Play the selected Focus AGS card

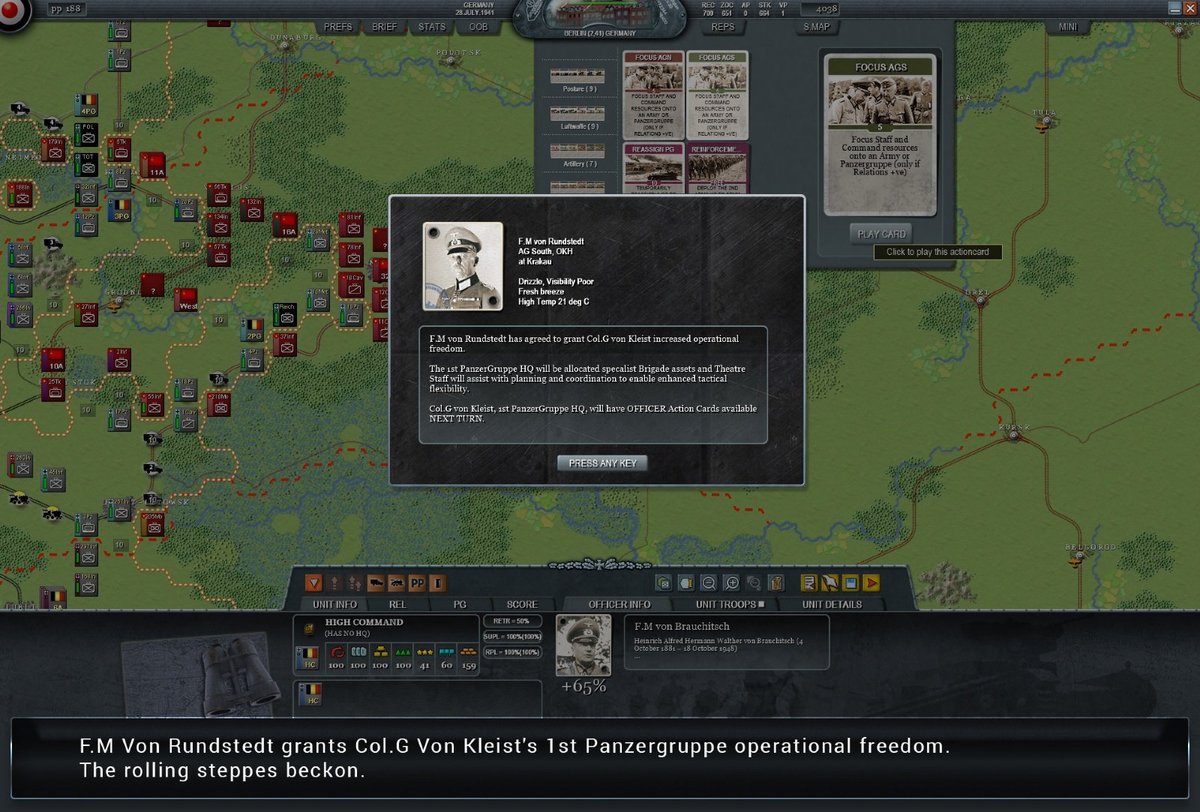(880, 234)
